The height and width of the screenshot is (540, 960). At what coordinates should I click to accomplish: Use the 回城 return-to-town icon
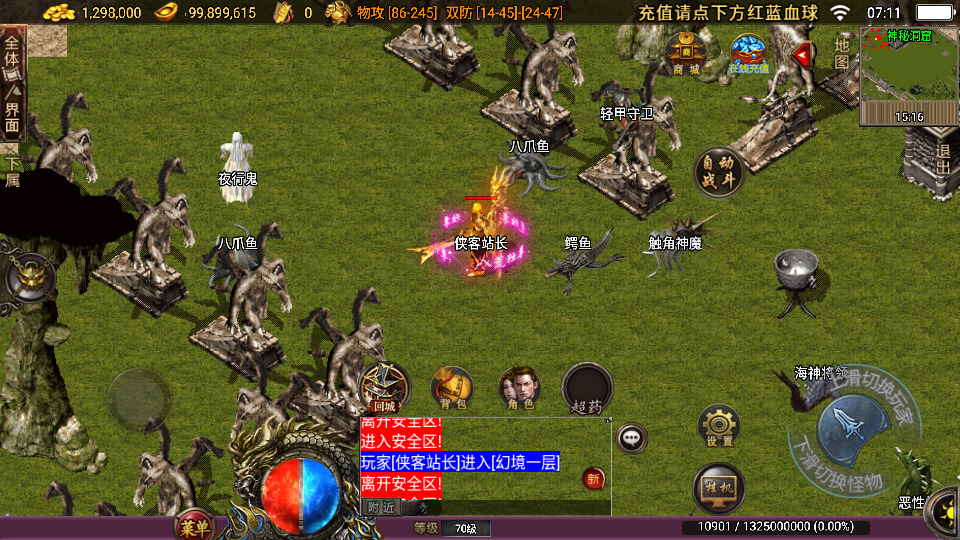pyautogui.click(x=384, y=386)
